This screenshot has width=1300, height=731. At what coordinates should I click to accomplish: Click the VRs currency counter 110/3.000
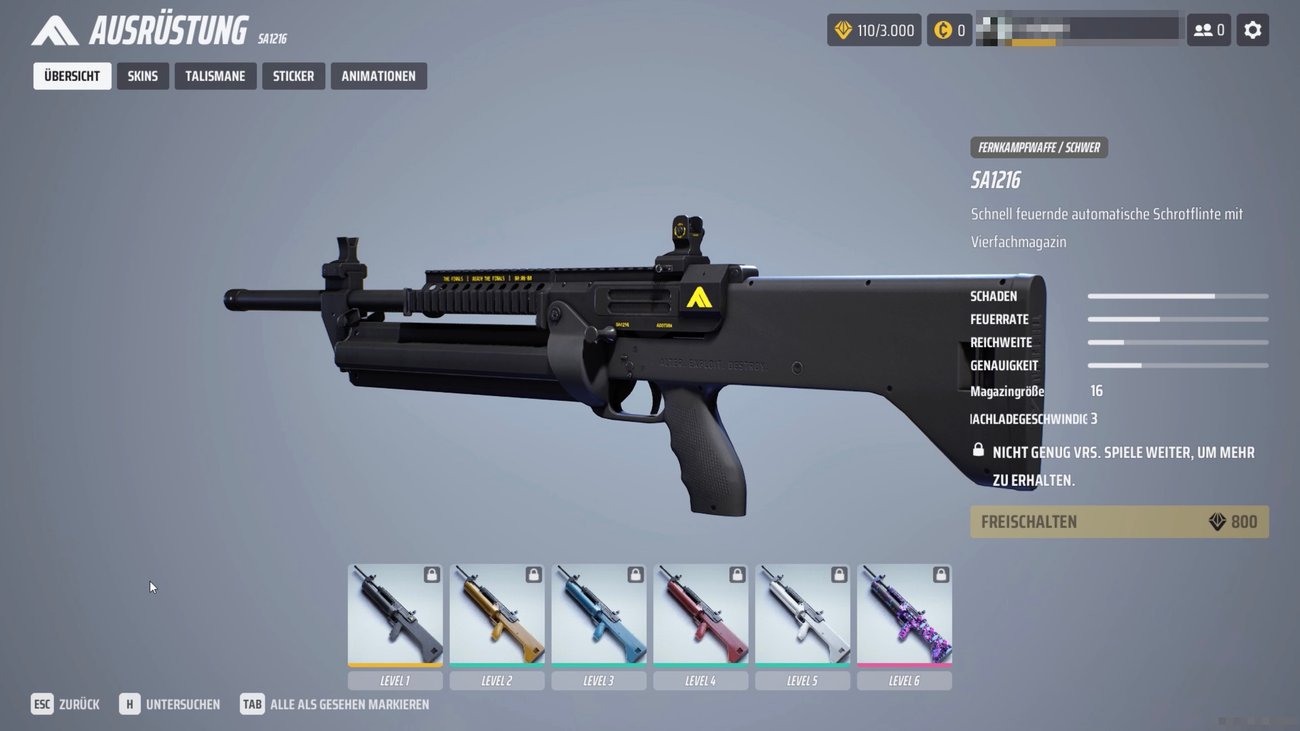pyautogui.click(x=874, y=30)
